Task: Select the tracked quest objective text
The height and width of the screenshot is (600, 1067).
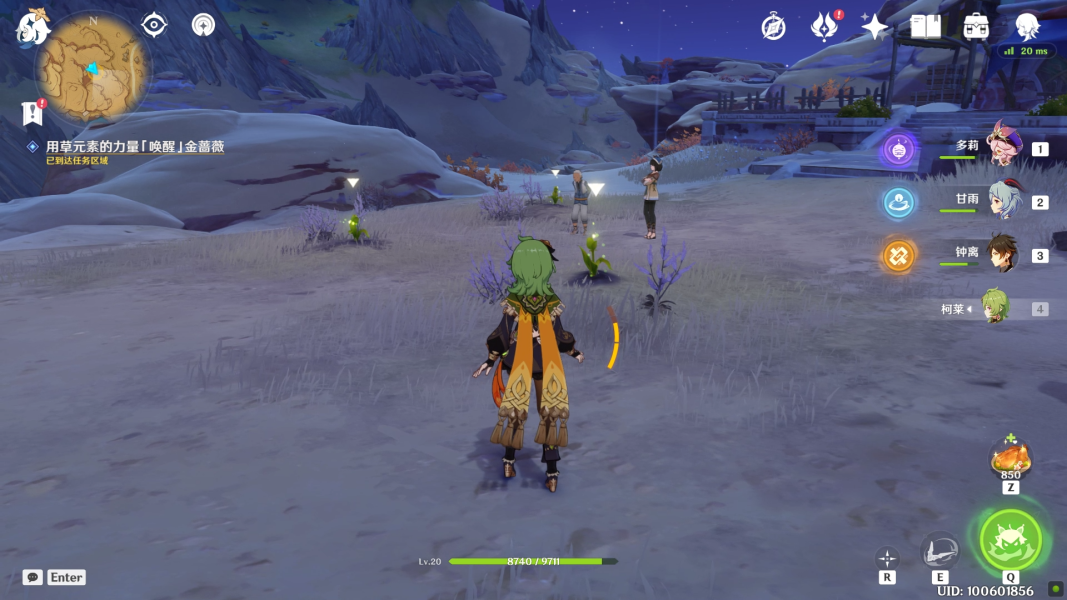Action: pyautogui.click(x=134, y=147)
